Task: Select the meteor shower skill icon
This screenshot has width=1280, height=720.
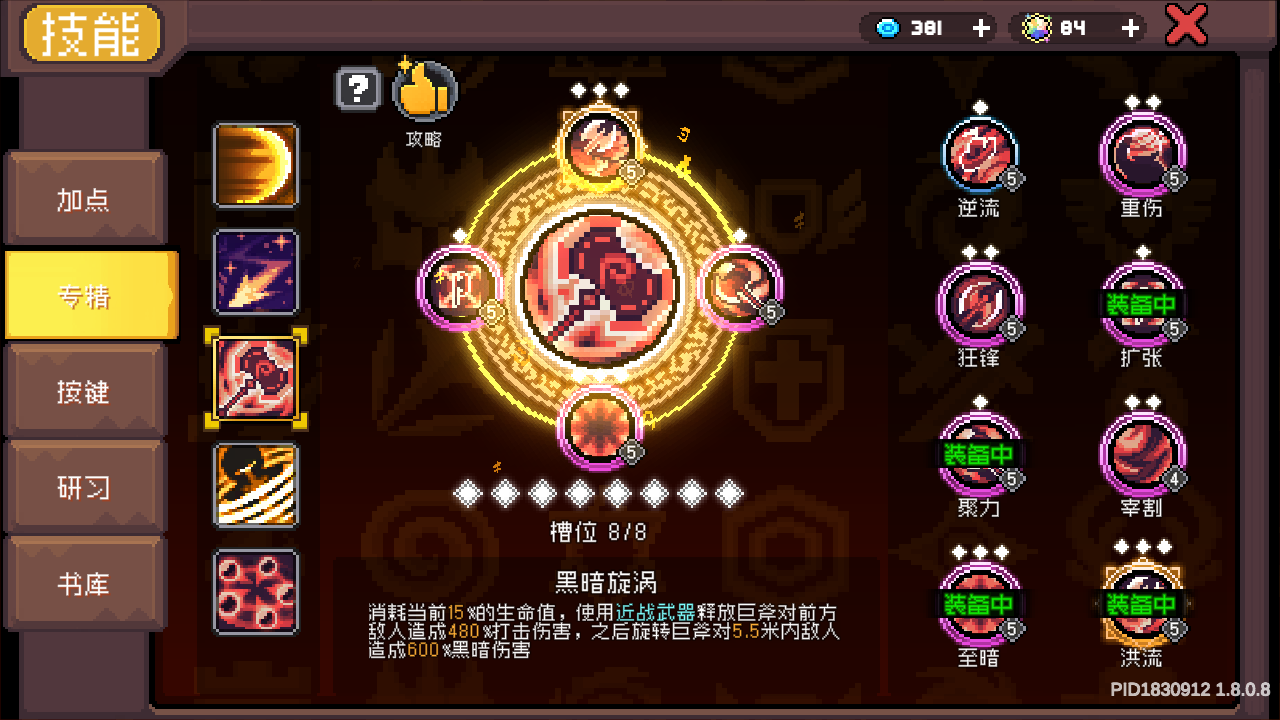Action: coord(255,272)
